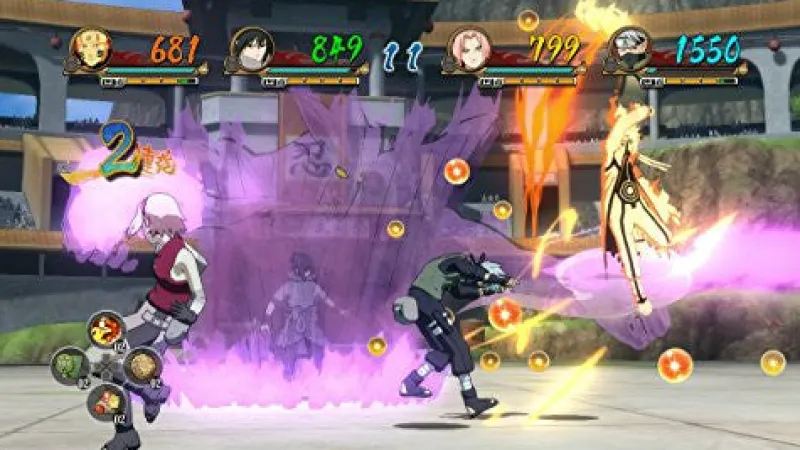Screen dimensions: 800x450
Task: Click Naruto's glowing character portrait
Action: (90, 49)
